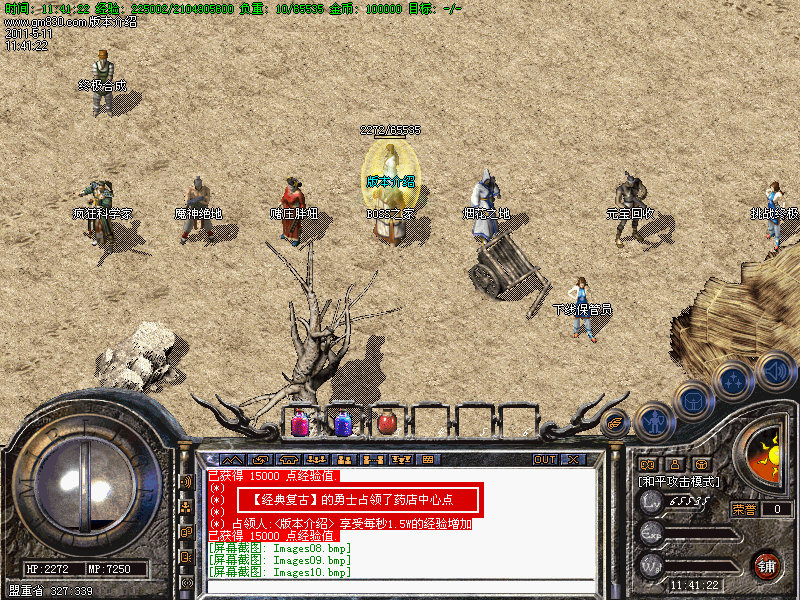
Task: Use the pink potion in the hotbar
Action: (x=300, y=423)
